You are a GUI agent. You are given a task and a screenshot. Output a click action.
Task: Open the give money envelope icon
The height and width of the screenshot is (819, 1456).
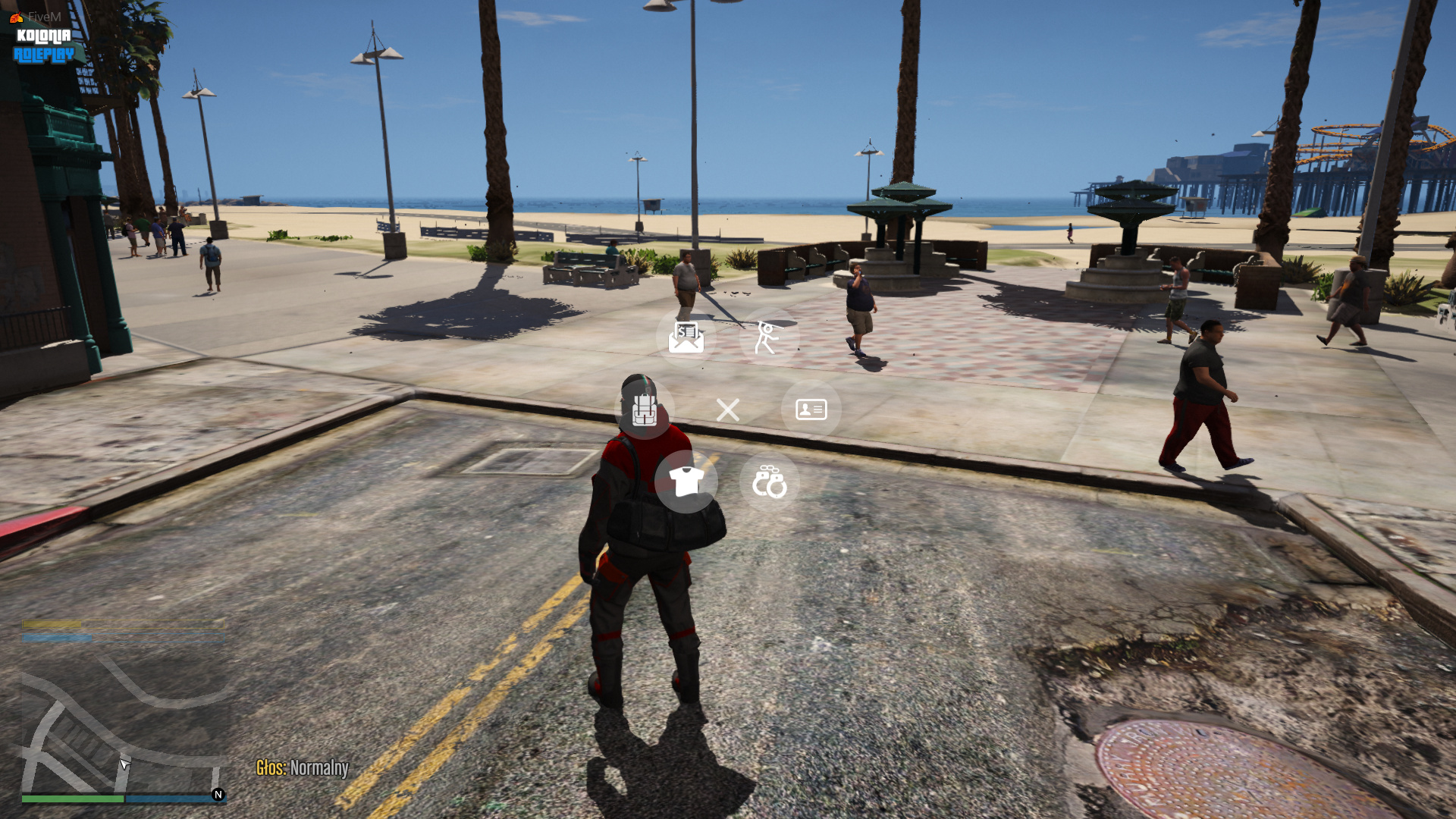click(686, 337)
